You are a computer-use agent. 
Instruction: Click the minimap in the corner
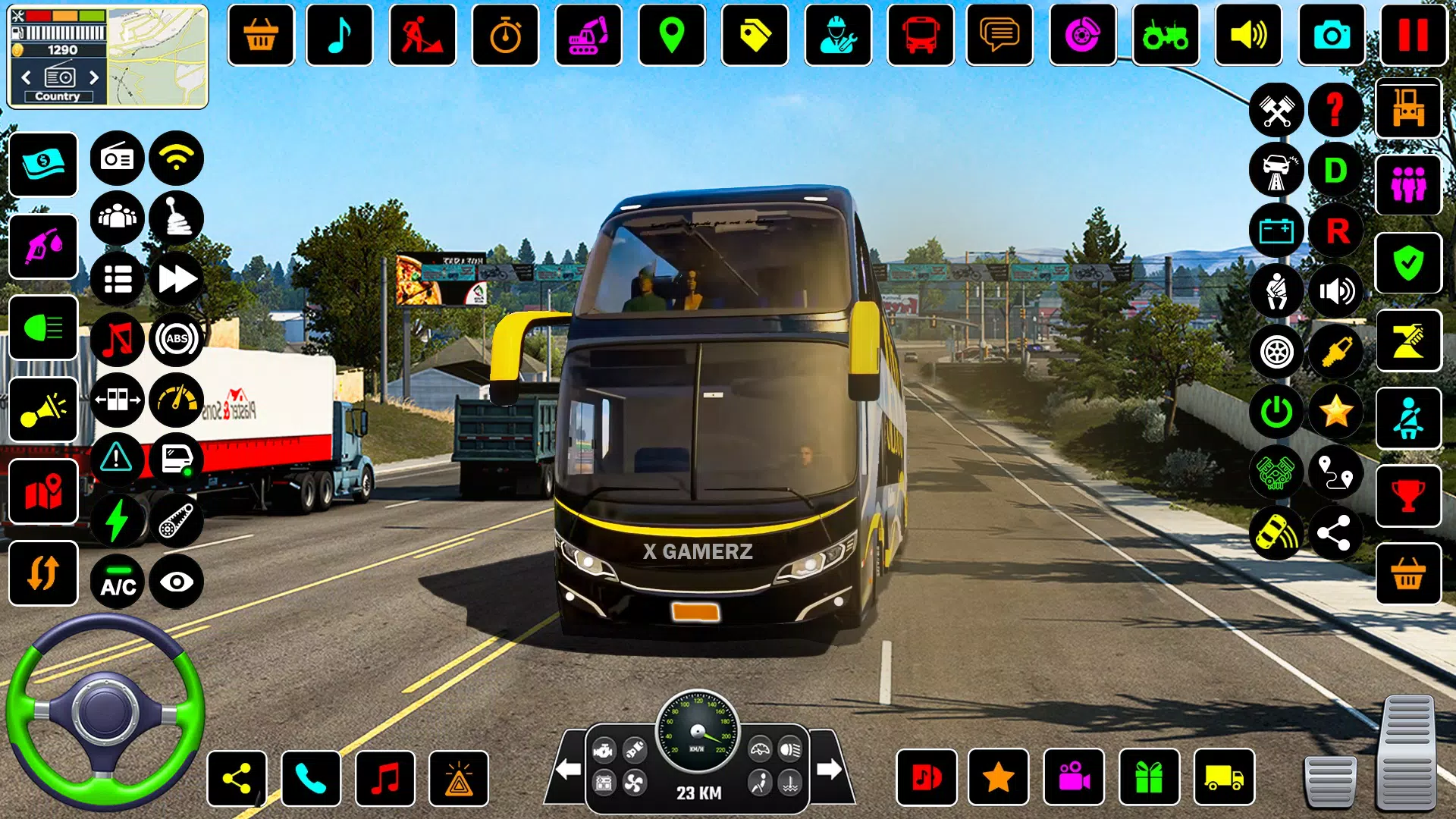pos(158,58)
